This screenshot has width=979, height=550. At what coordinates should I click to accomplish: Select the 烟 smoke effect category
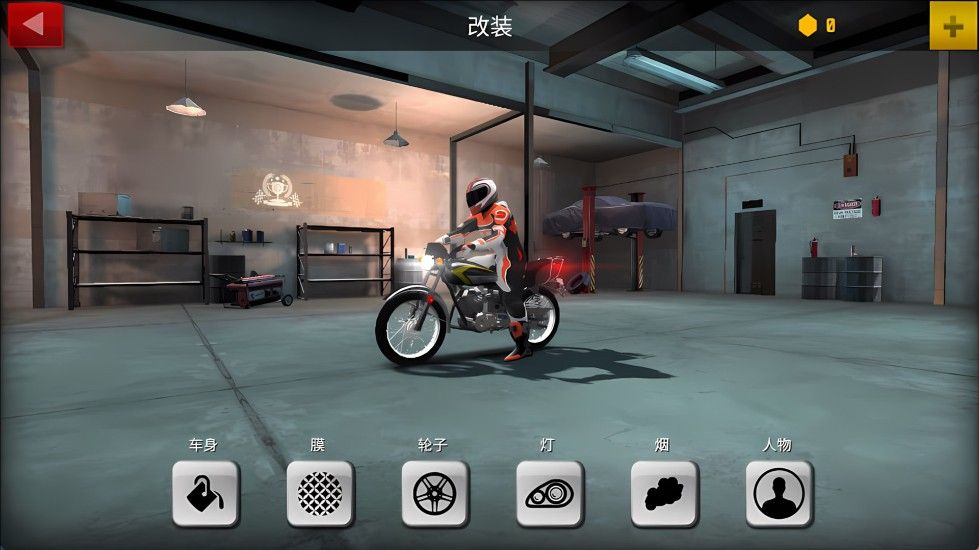click(x=664, y=493)
